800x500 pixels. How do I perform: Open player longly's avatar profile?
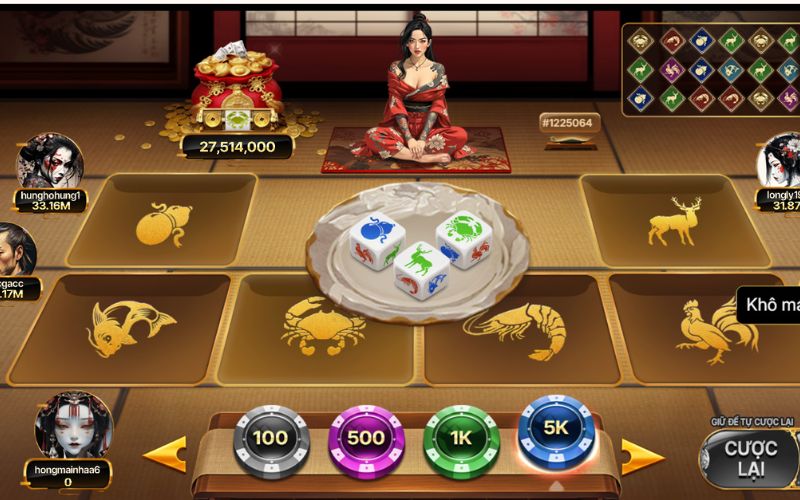coord(780,162)
